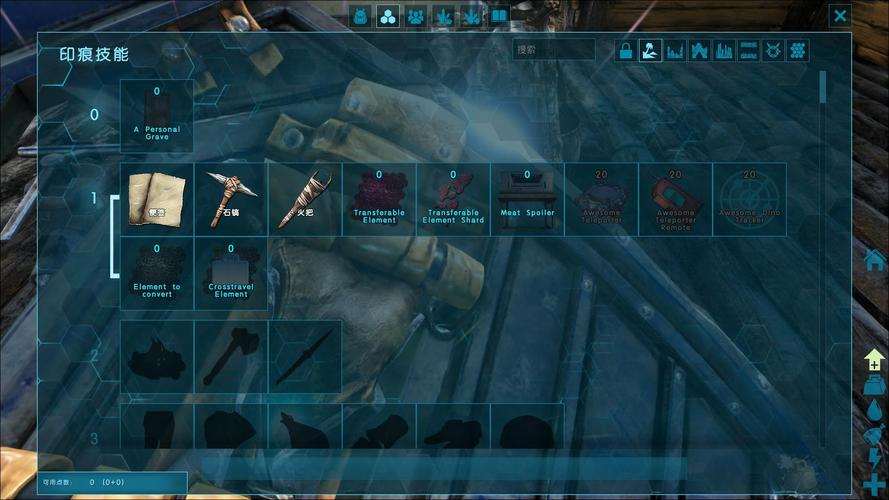This screenshot has height=500, width=889.
Task: Open the tribe manager paw tab
Action: click(416, 16)
